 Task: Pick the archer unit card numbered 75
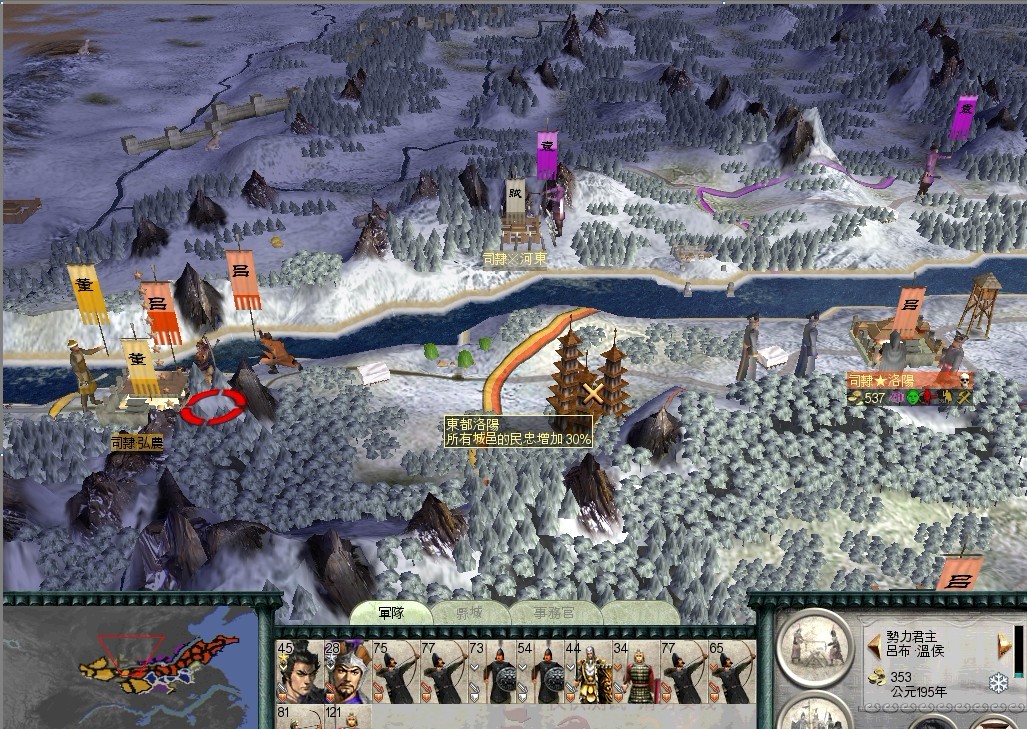pos(394,672)
